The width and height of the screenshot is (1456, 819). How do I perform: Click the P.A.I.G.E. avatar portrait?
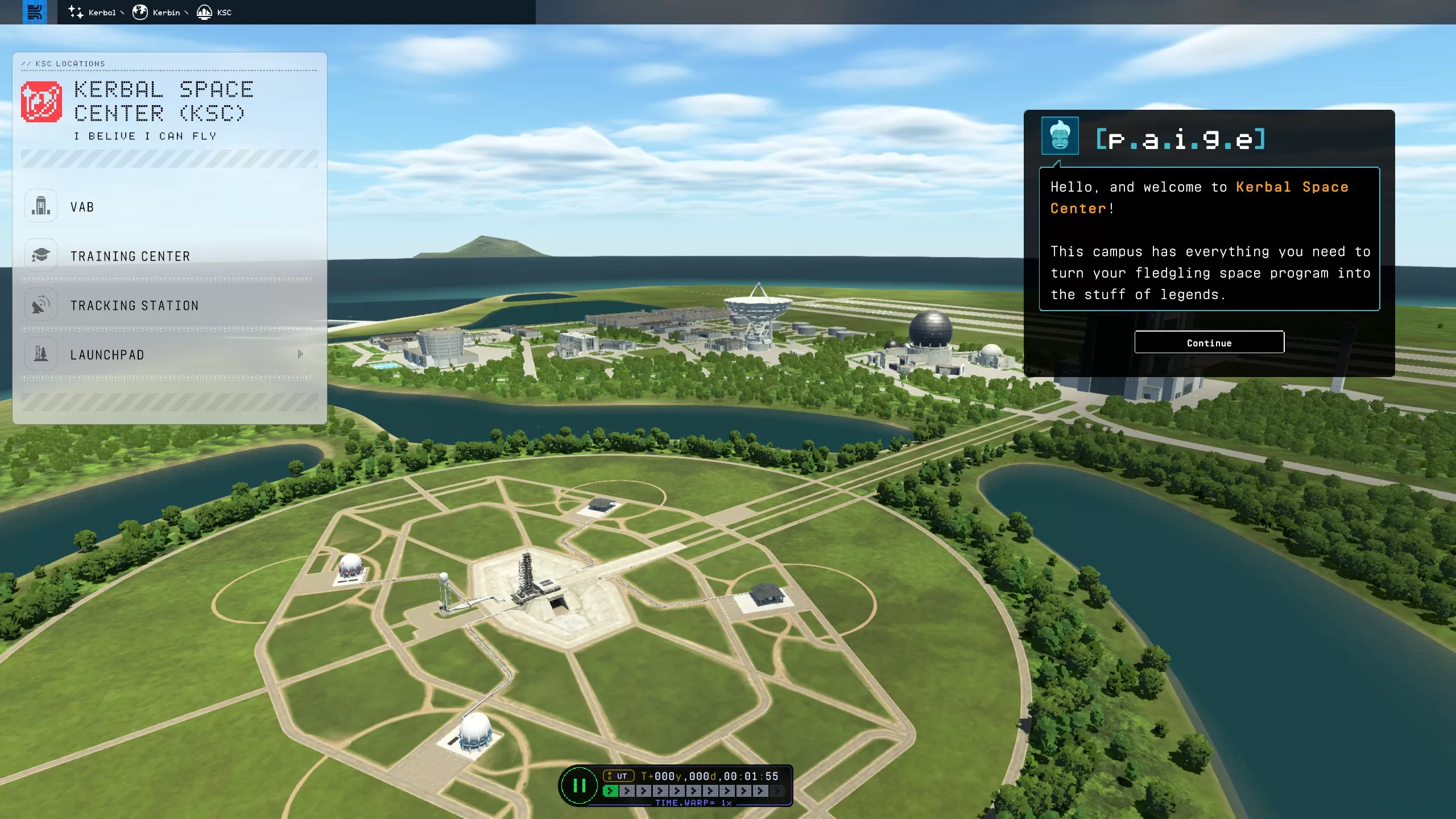point(1060,136)
